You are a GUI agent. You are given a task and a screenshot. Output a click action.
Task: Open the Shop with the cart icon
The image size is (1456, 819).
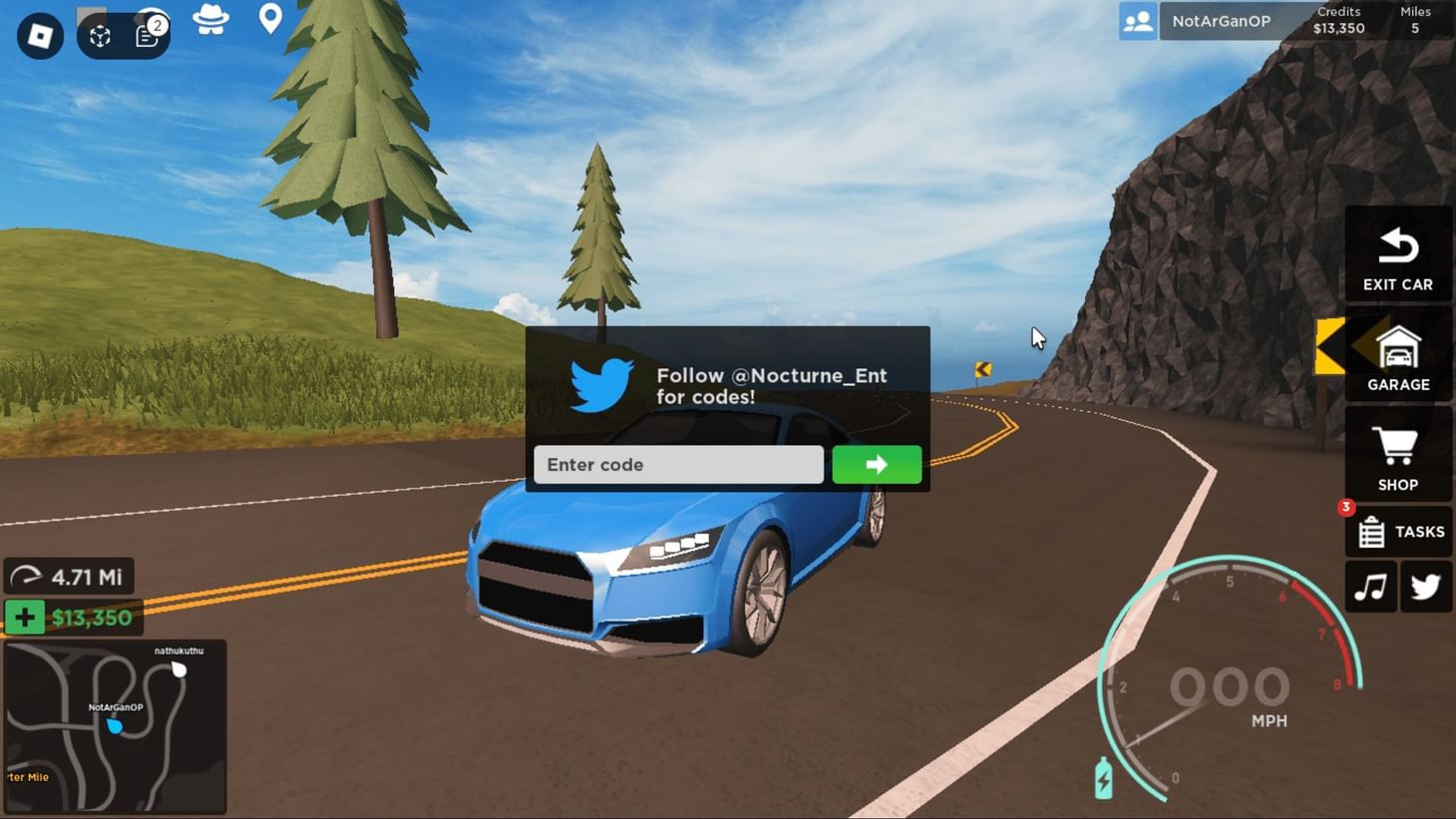coord(1397,456)
